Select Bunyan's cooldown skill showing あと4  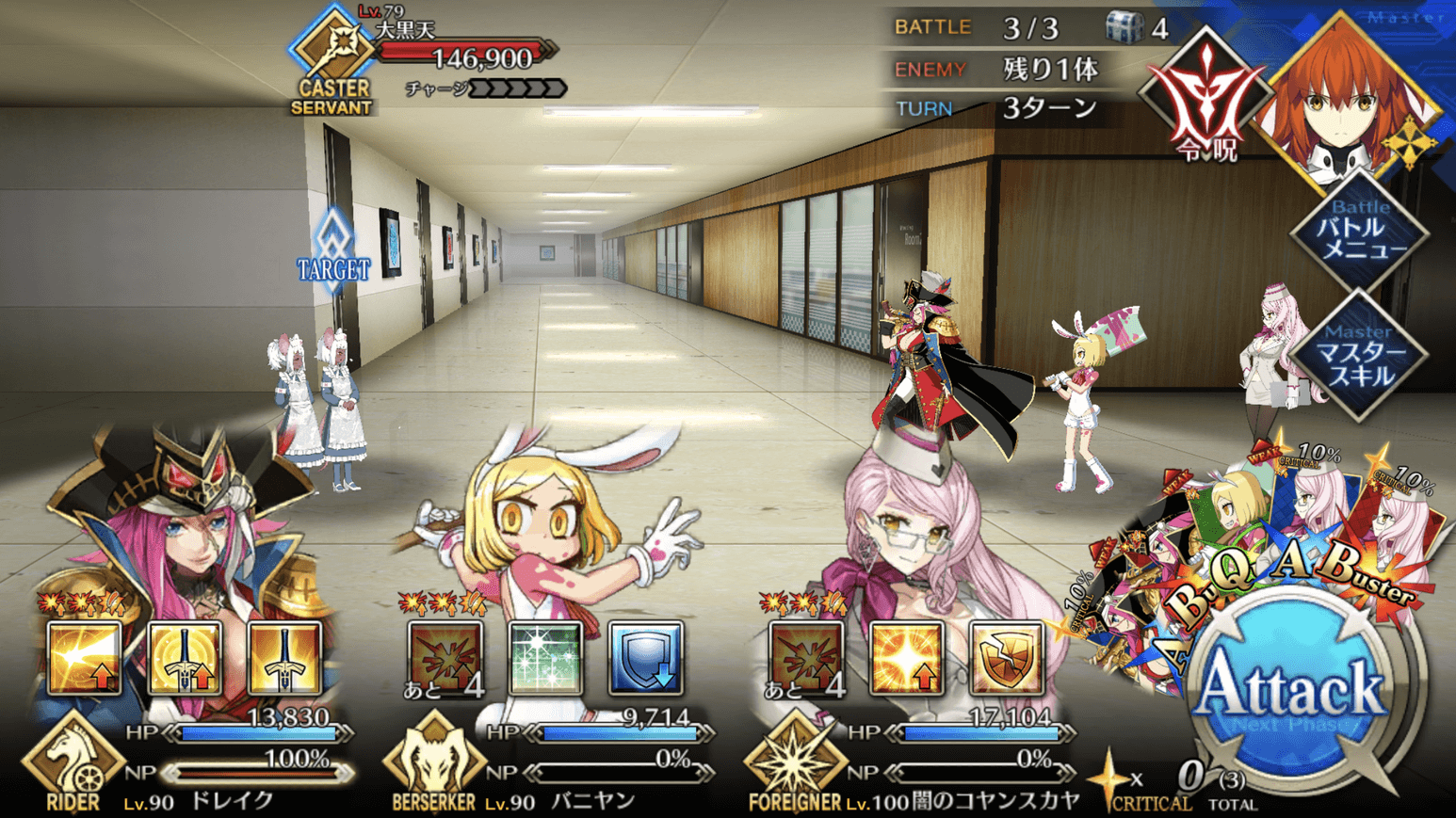point(445,658)
